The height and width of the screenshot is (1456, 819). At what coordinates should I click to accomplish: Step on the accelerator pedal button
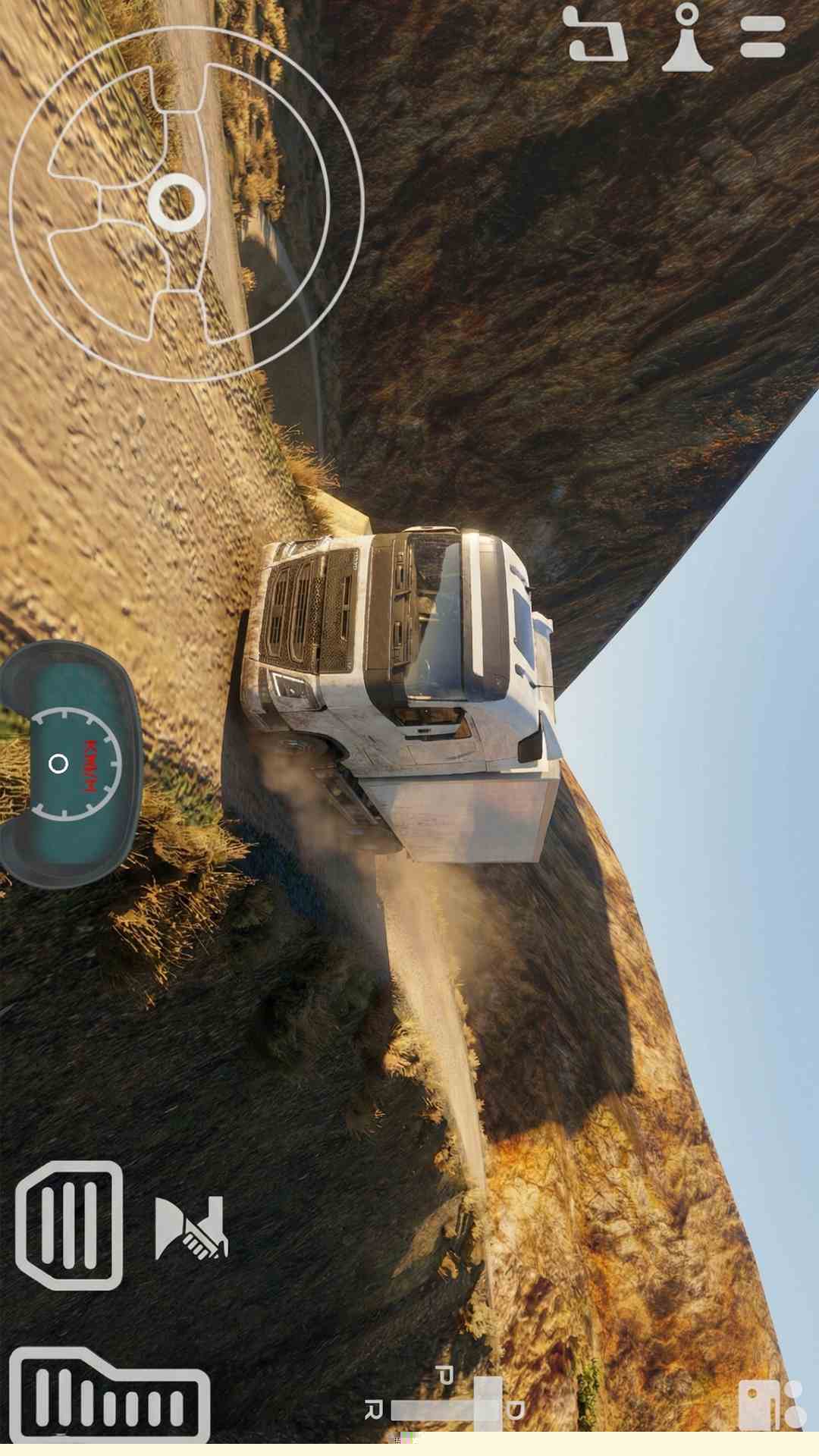point(110,1395)
